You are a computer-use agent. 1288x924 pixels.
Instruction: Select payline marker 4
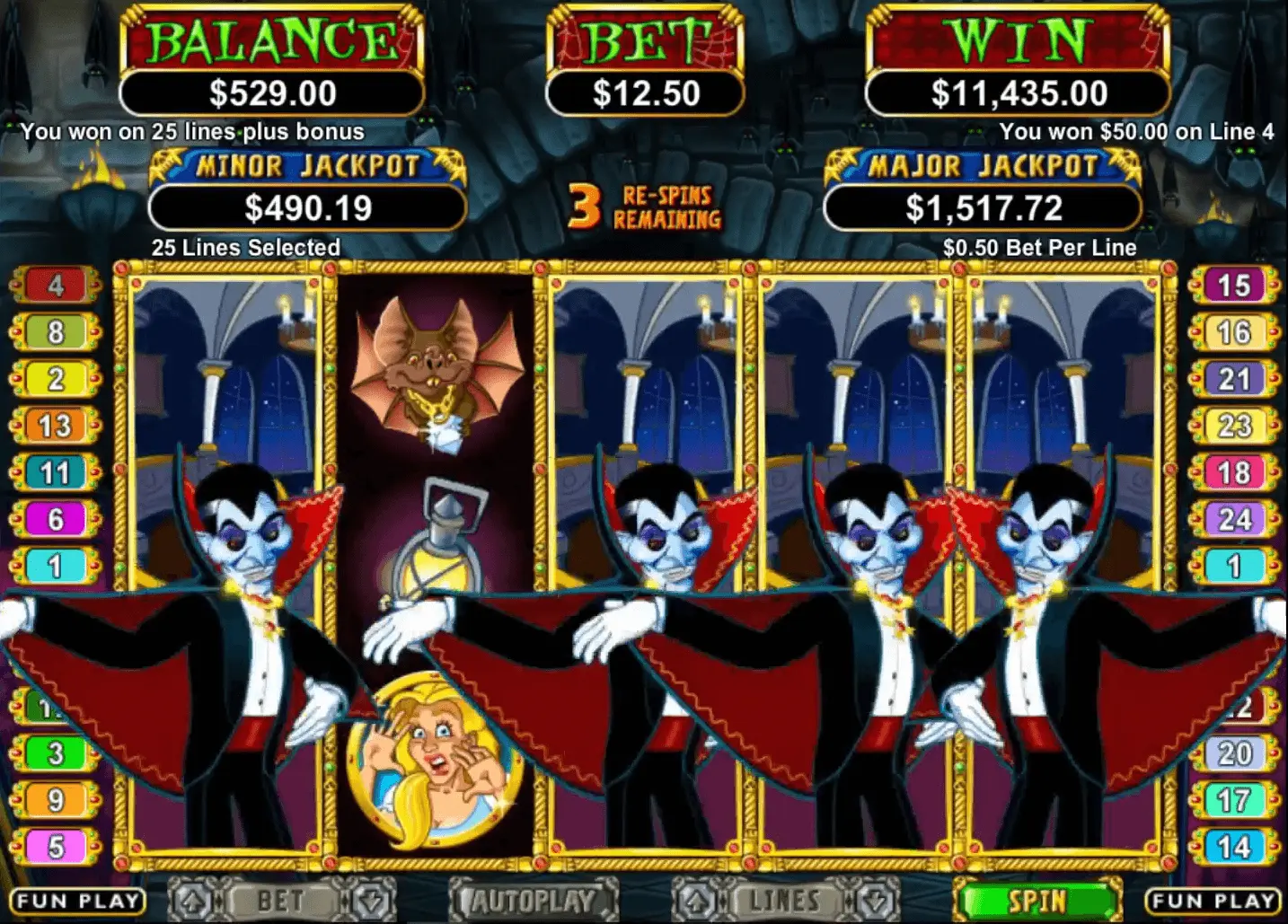click(56, 286)
